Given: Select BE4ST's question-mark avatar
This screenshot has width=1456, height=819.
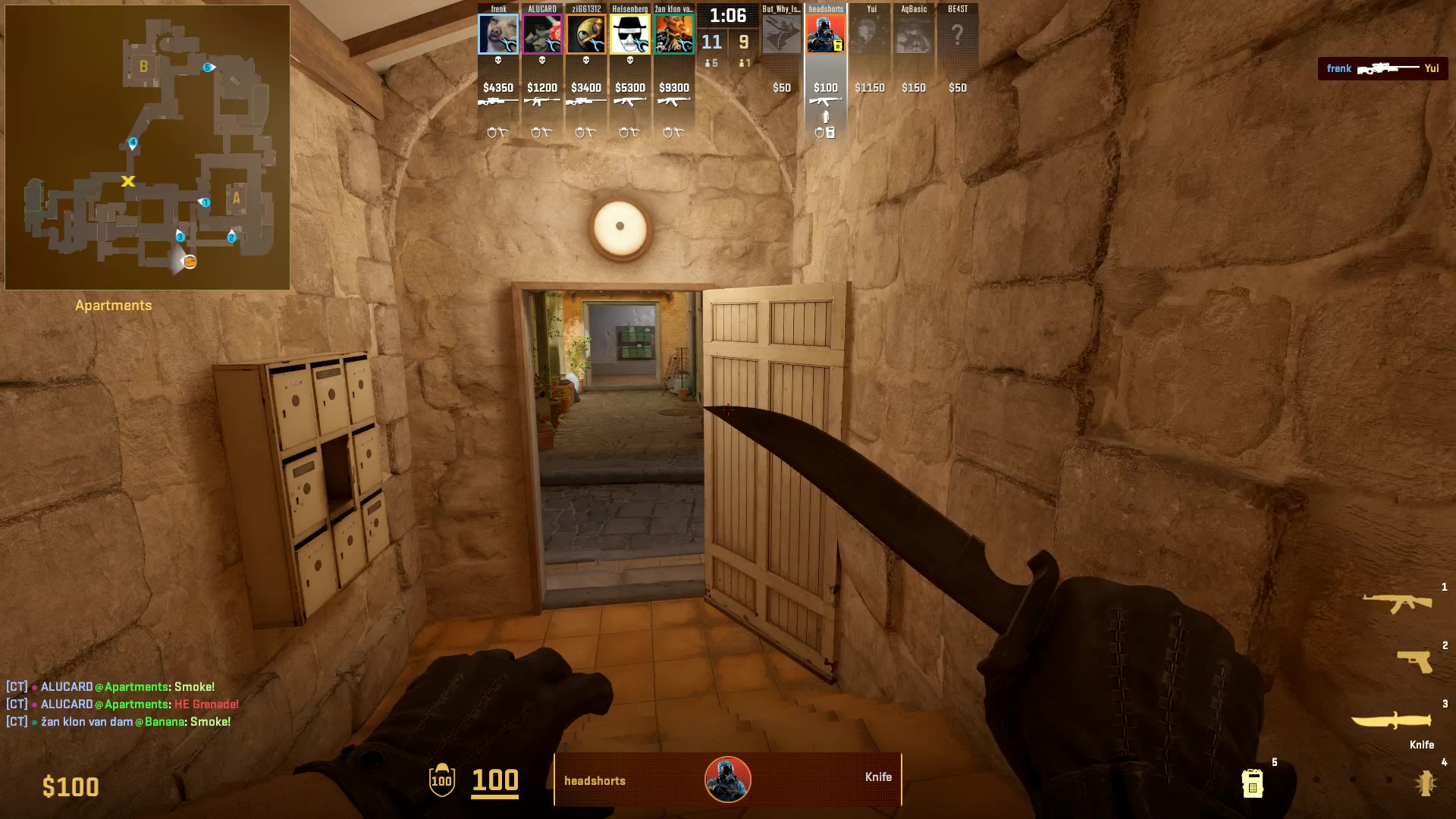Looking at the screenshot, I should pyautogui.click(x=958, y=34).
